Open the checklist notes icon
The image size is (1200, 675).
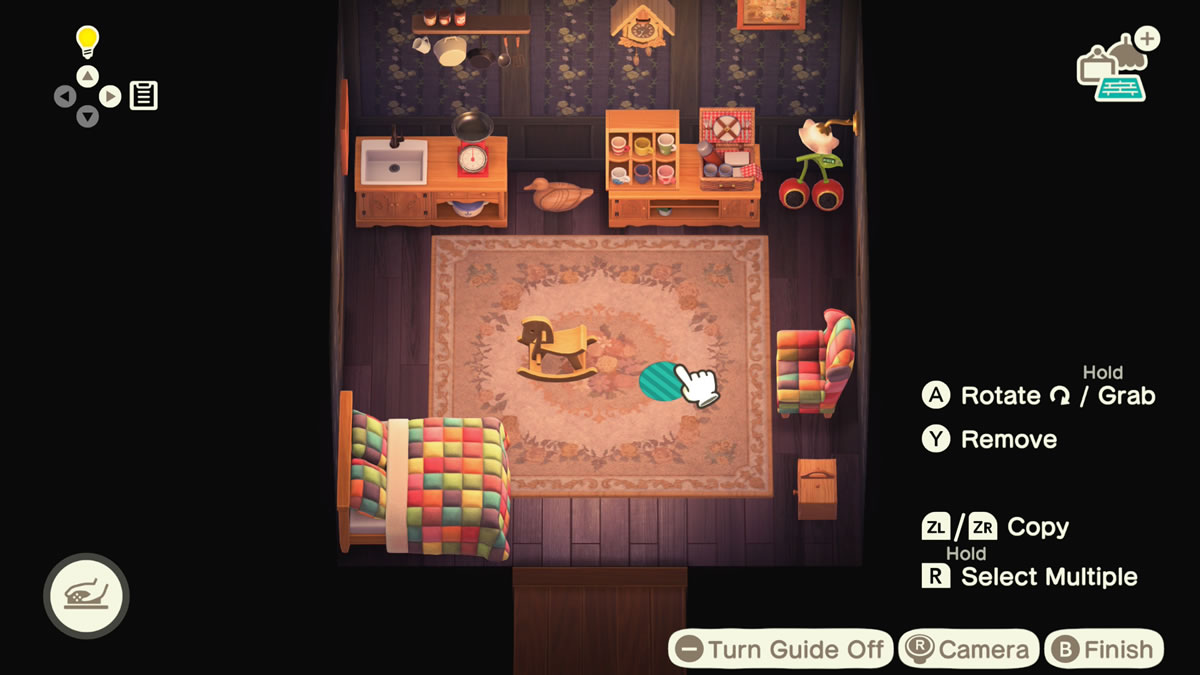[144, 96]
